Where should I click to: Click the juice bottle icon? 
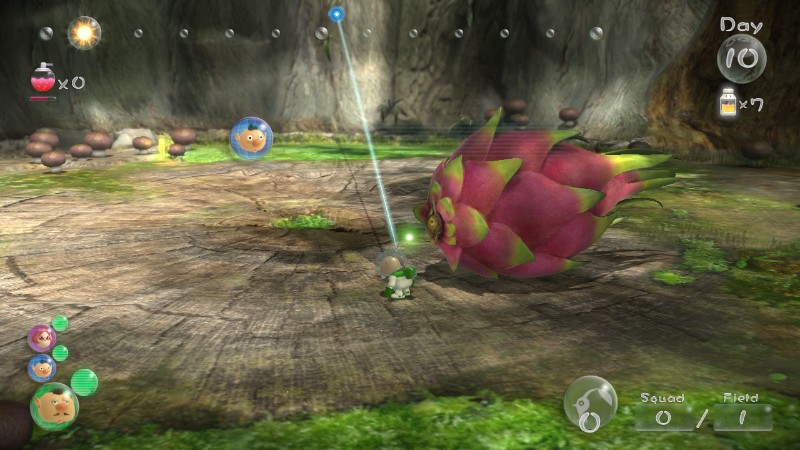(x=729, y=103)
